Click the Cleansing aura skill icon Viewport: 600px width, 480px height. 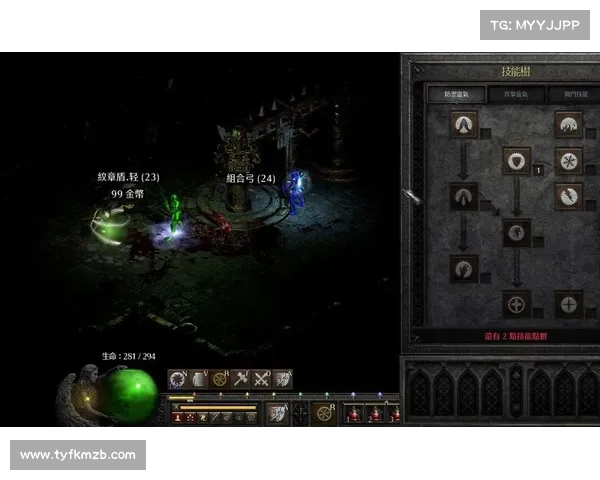pyautogui.click(x=463, y=196)
